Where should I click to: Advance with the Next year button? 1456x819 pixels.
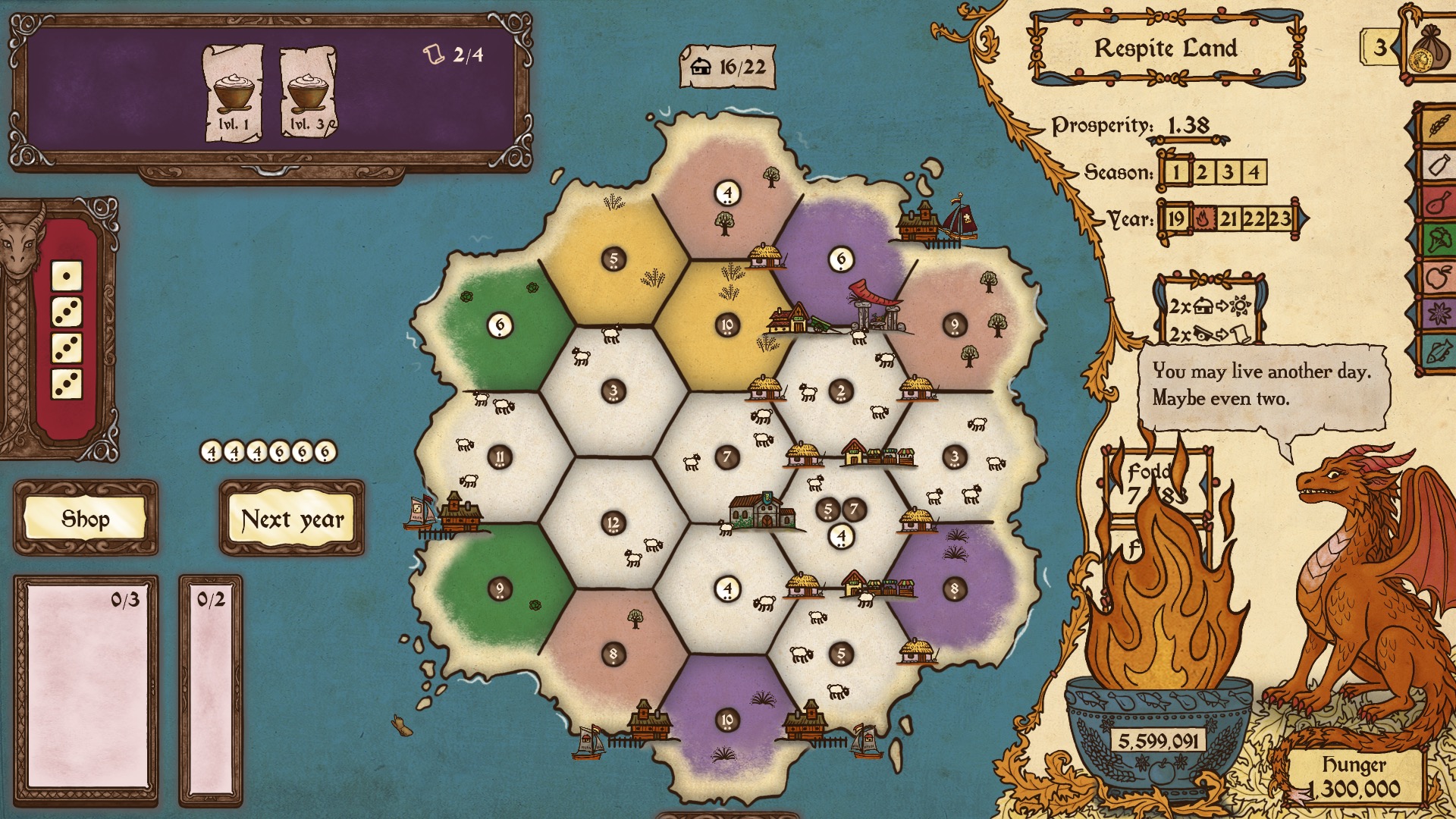point(292,519)
